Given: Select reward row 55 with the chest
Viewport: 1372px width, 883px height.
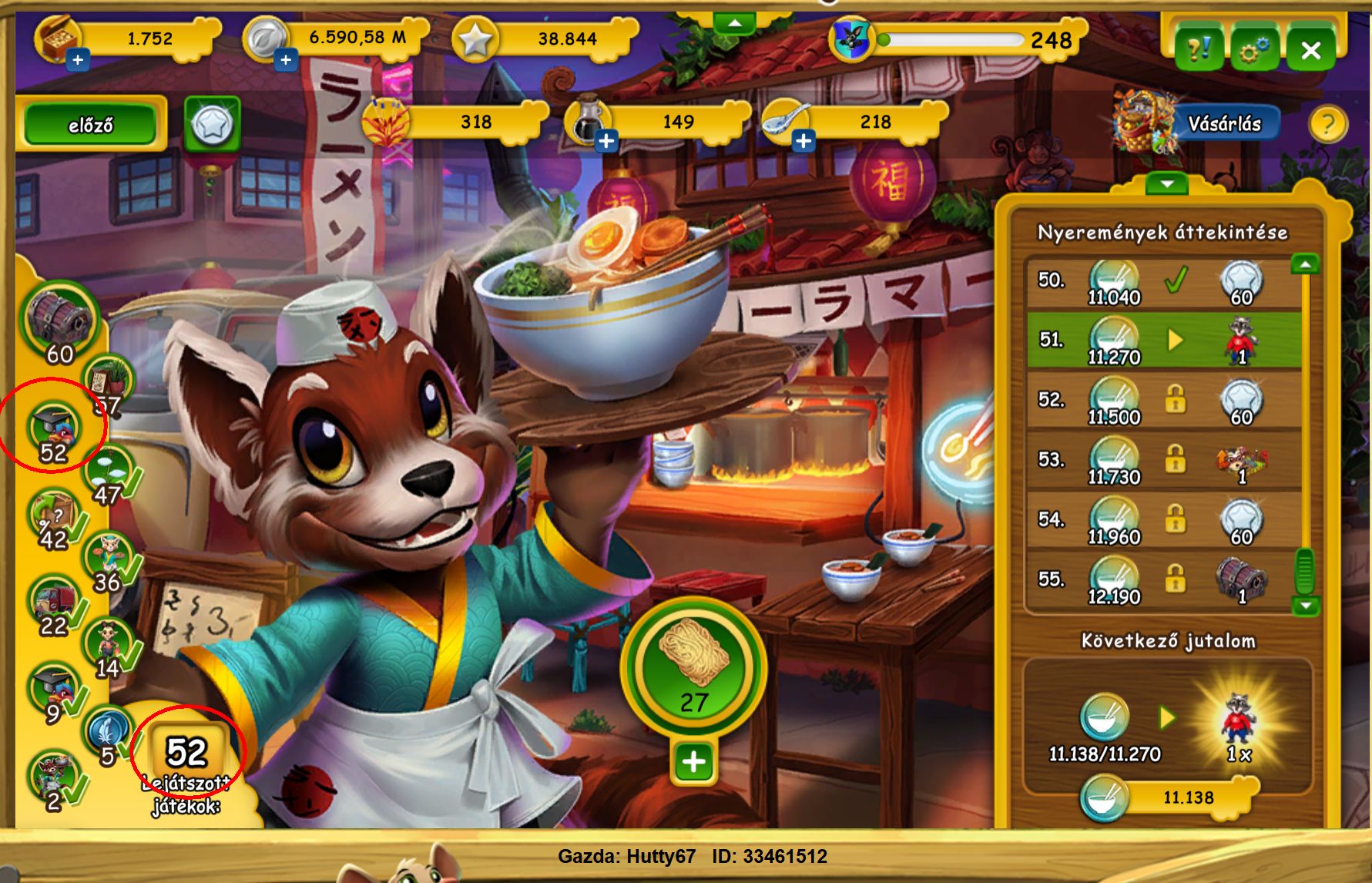Looking at the screenshot, I should point(1163,580).
